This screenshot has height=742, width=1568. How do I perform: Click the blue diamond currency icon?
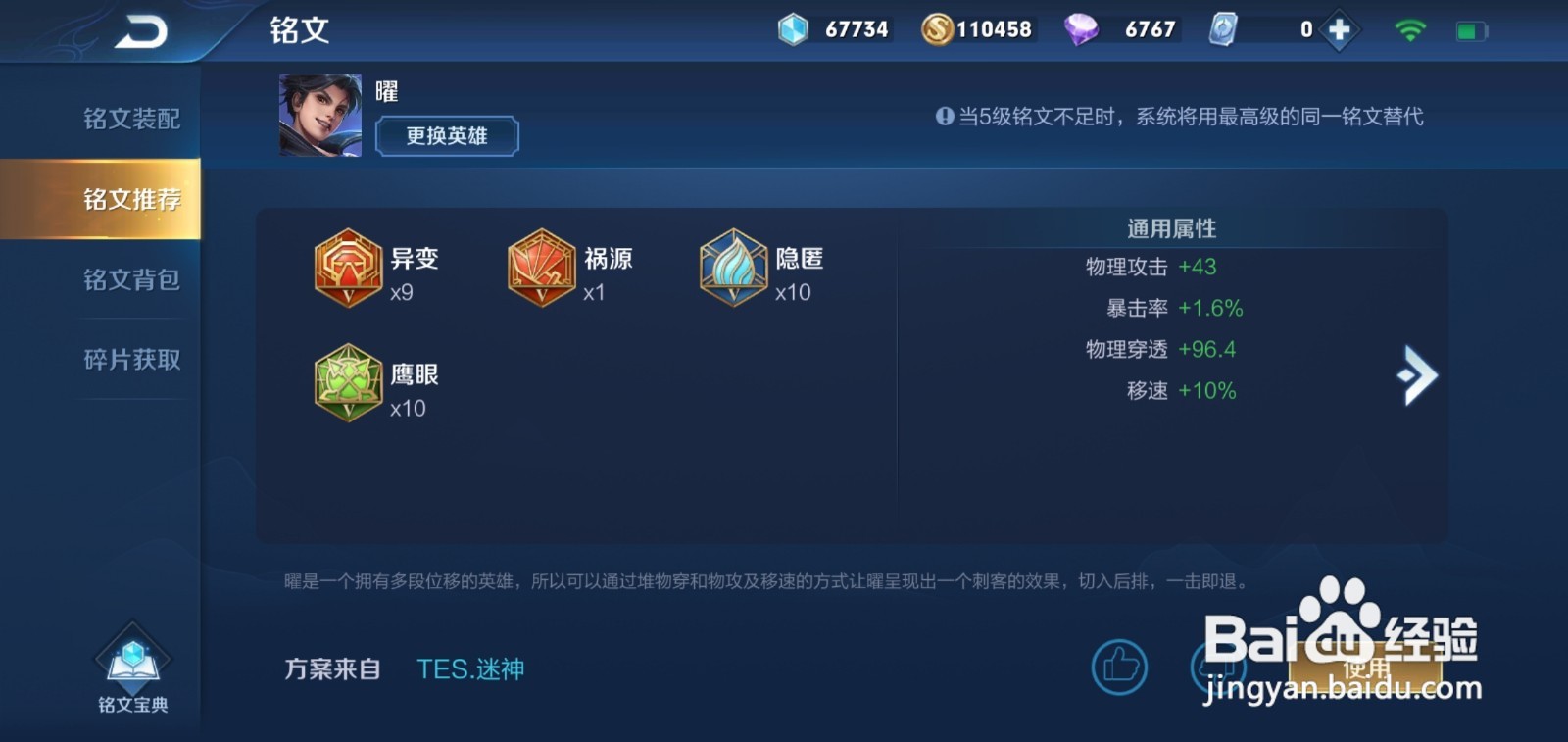[x=794, y=28]
